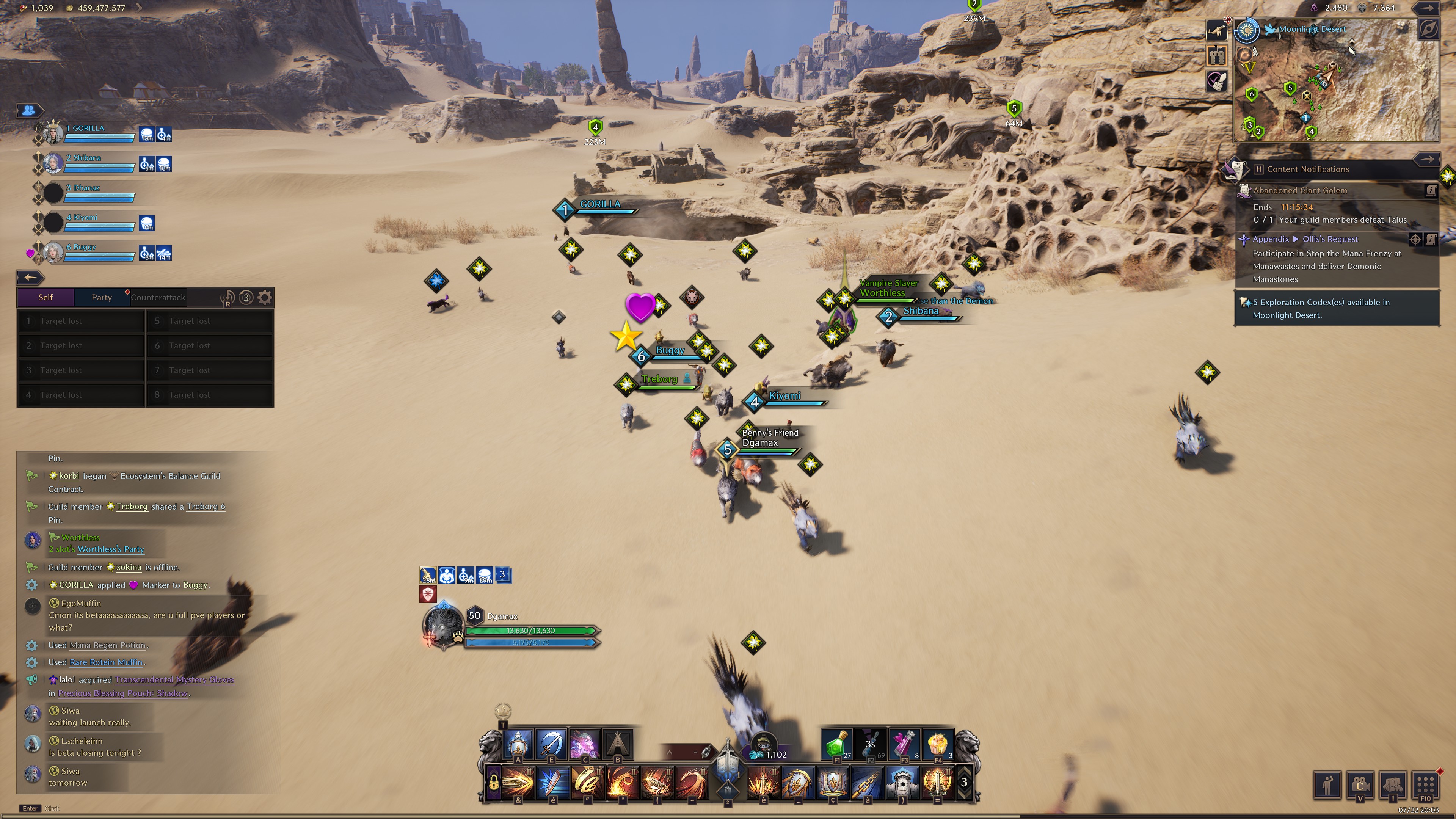Viewport: 1456px width, 819px height.
Task: Click the compass icon on the minimap
Action: [1428, 30]
